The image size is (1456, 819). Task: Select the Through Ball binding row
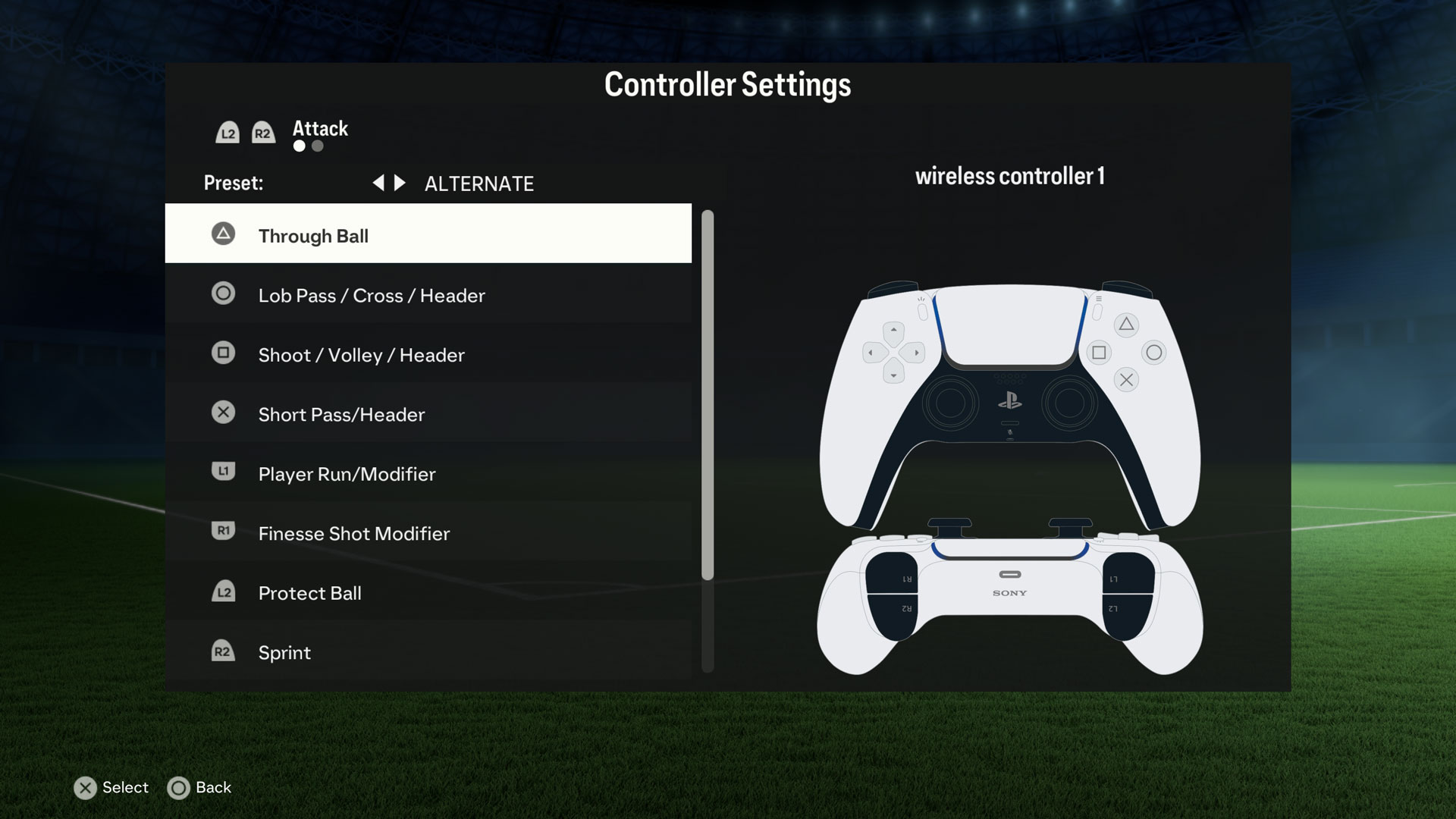tap(428, 235)
